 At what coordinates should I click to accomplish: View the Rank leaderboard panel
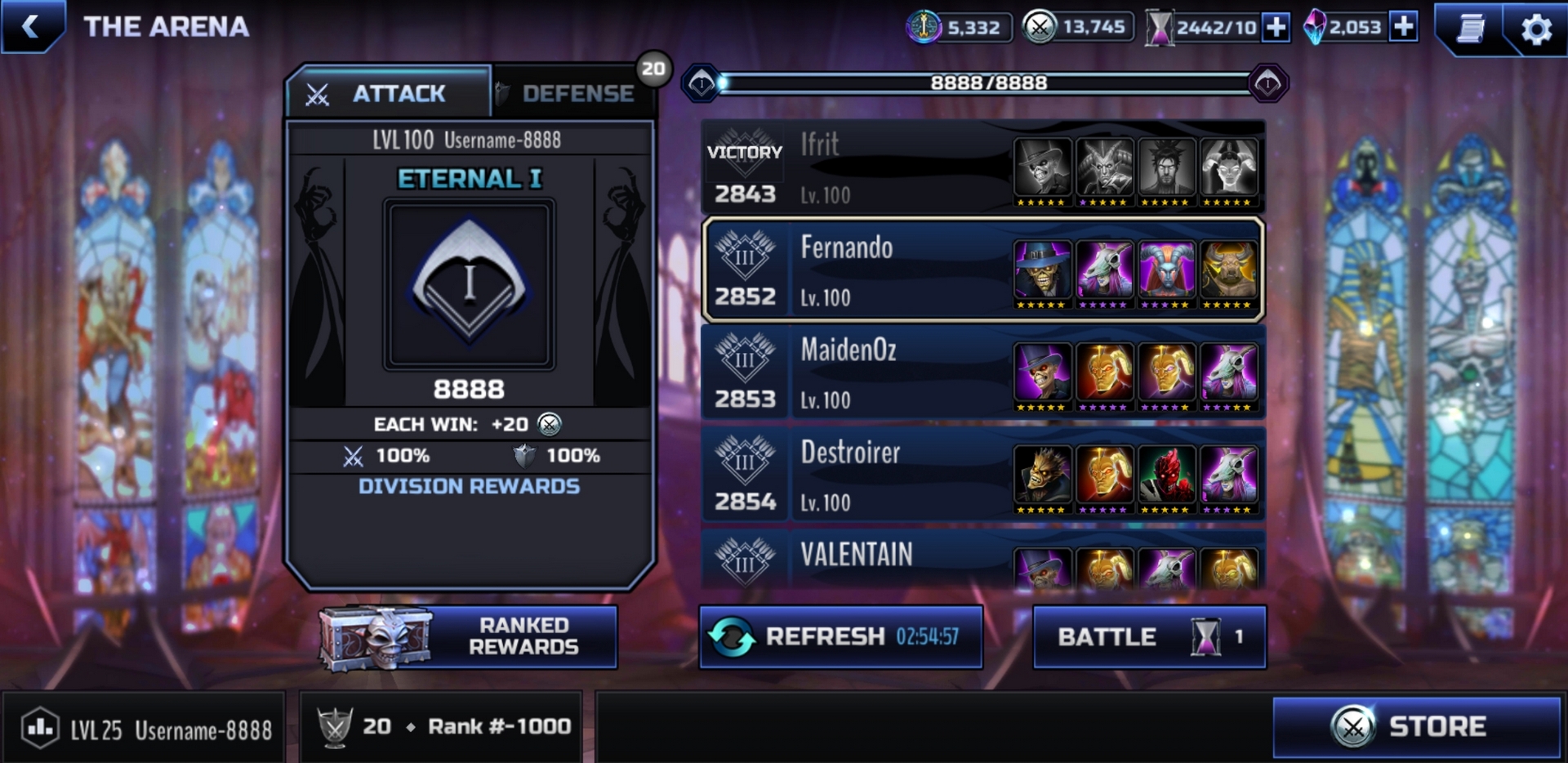[441, 726]
